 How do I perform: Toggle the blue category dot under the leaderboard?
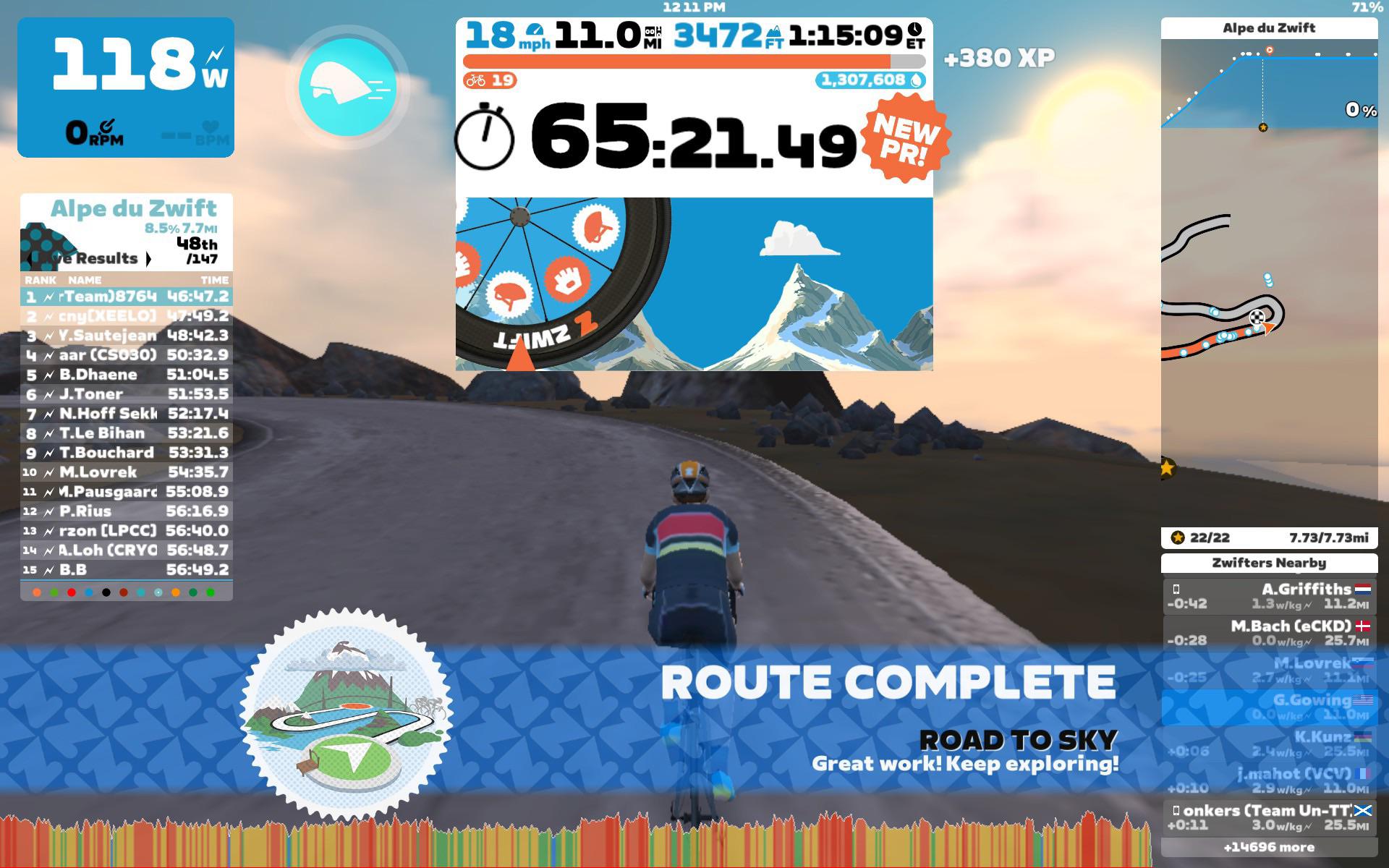89,592
